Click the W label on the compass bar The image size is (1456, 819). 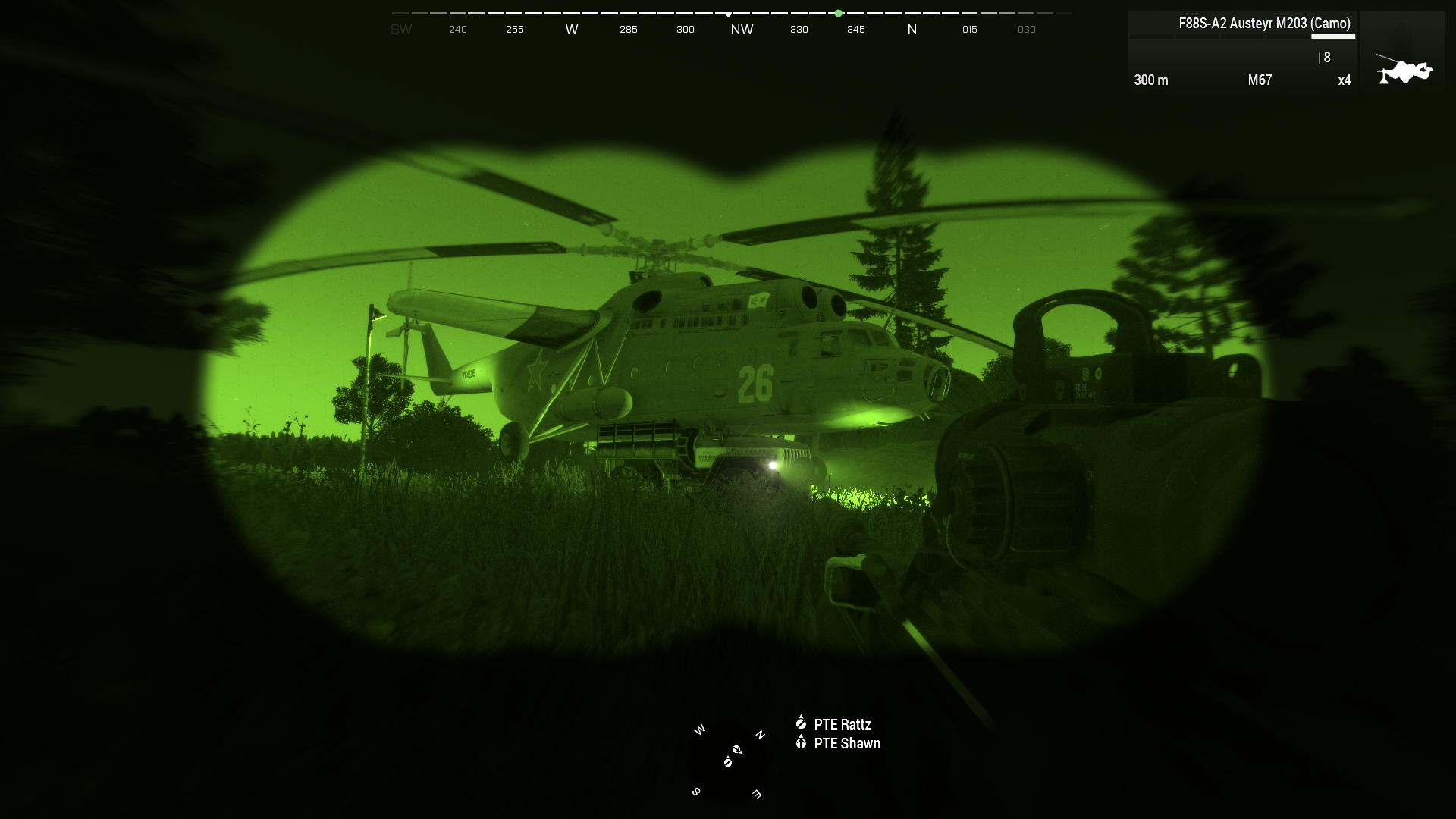point(572,29)
